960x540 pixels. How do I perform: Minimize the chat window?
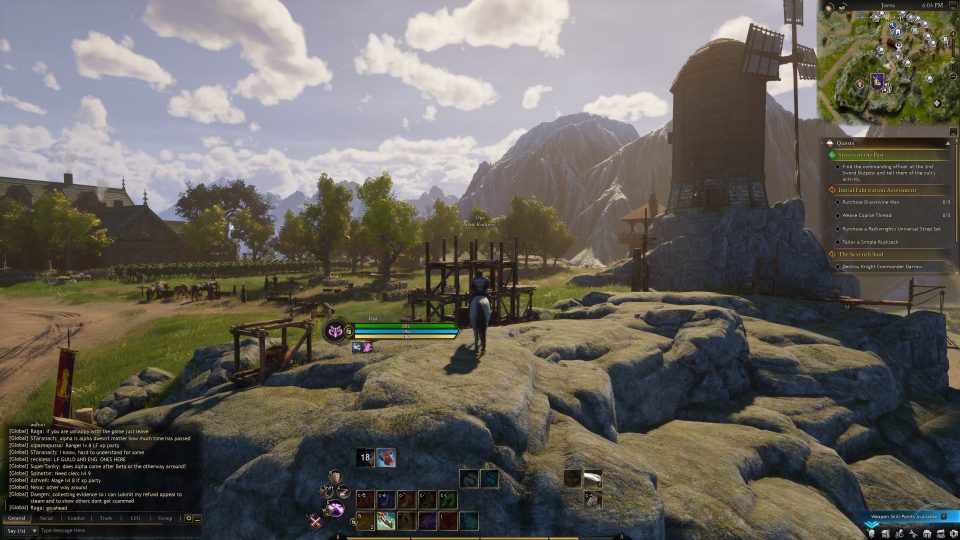pos(197,518)
